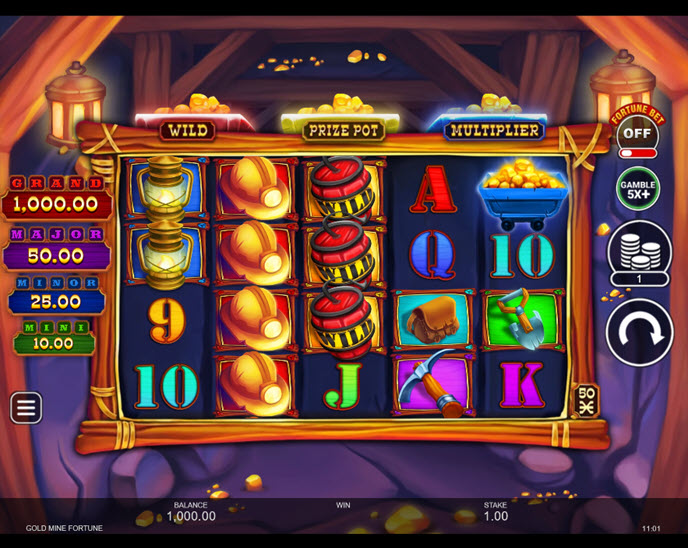
Task: Spin the reels with the arrow button
Action: (x=639, y=332)
